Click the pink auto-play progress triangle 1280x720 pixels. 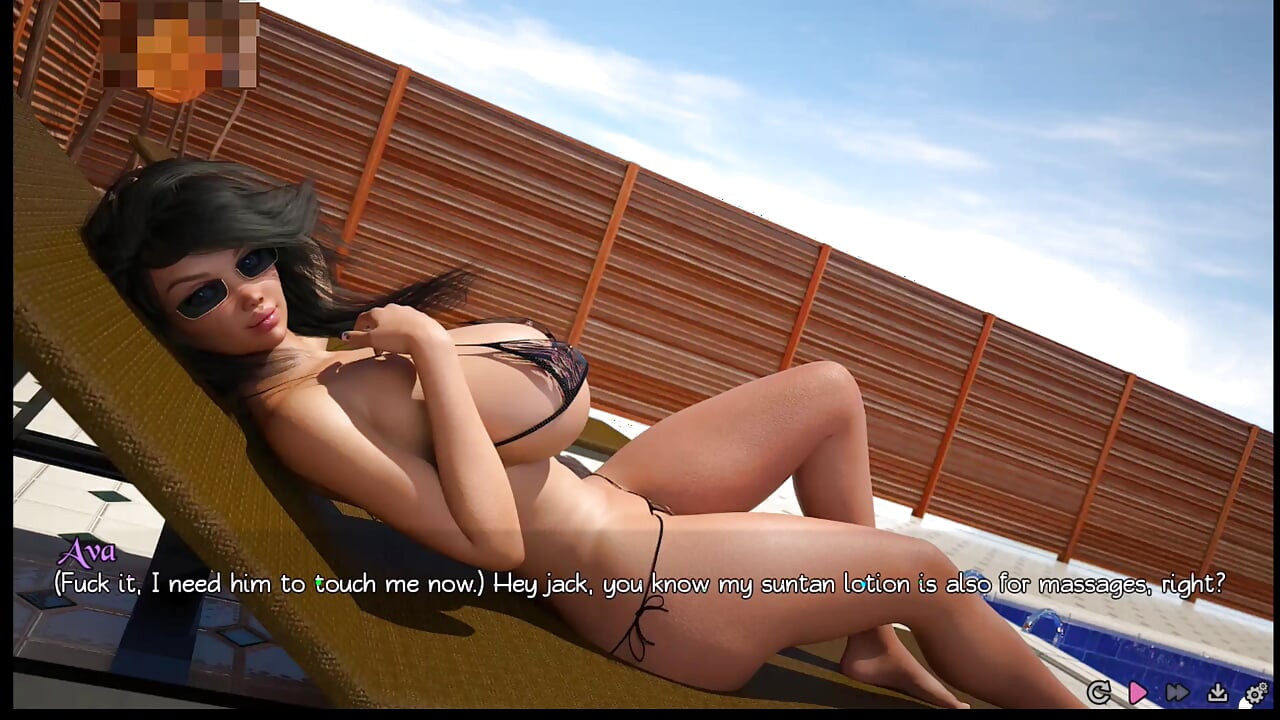(x=1138, y=692)
